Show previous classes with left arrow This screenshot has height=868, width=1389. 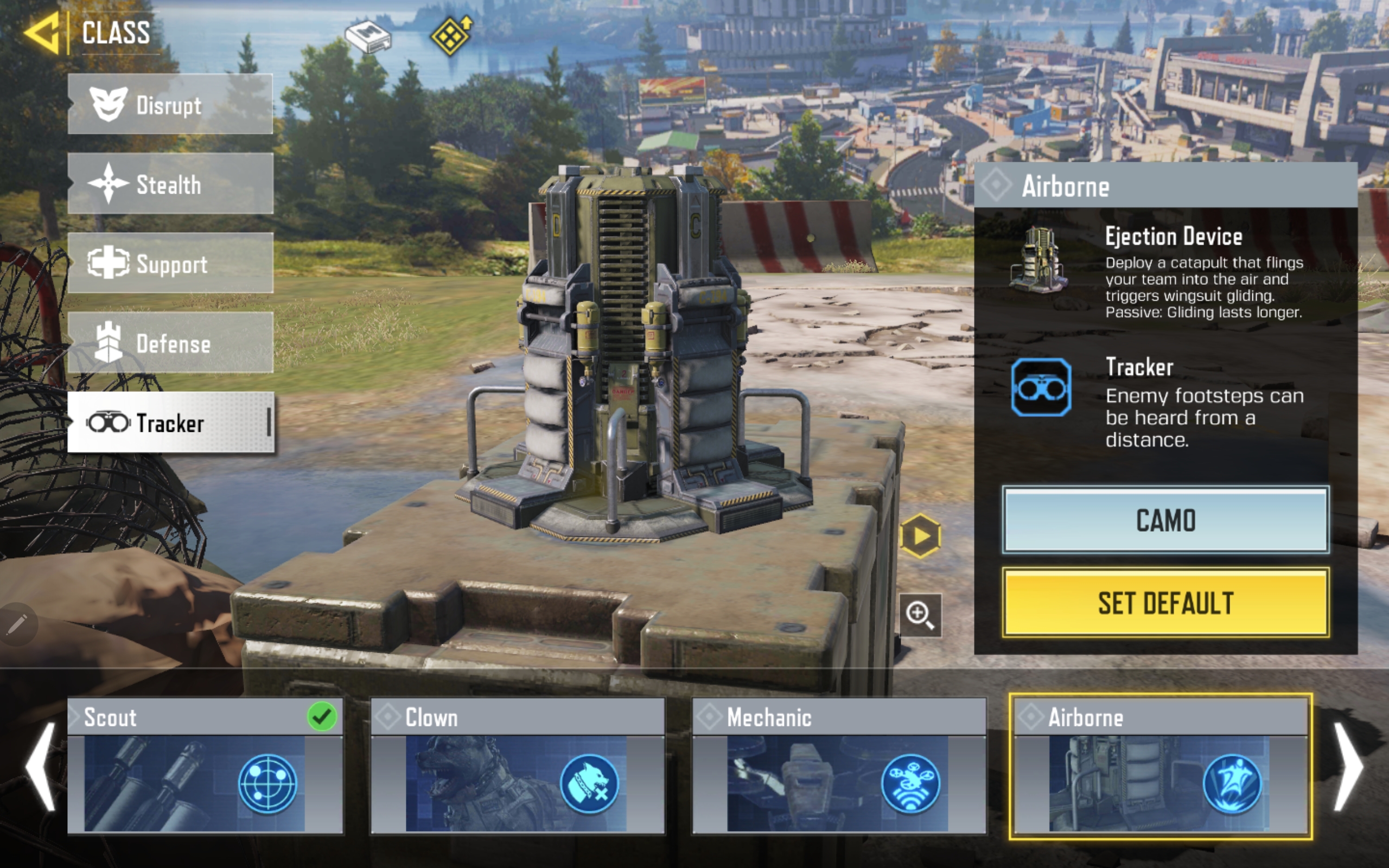coord(41,767)
